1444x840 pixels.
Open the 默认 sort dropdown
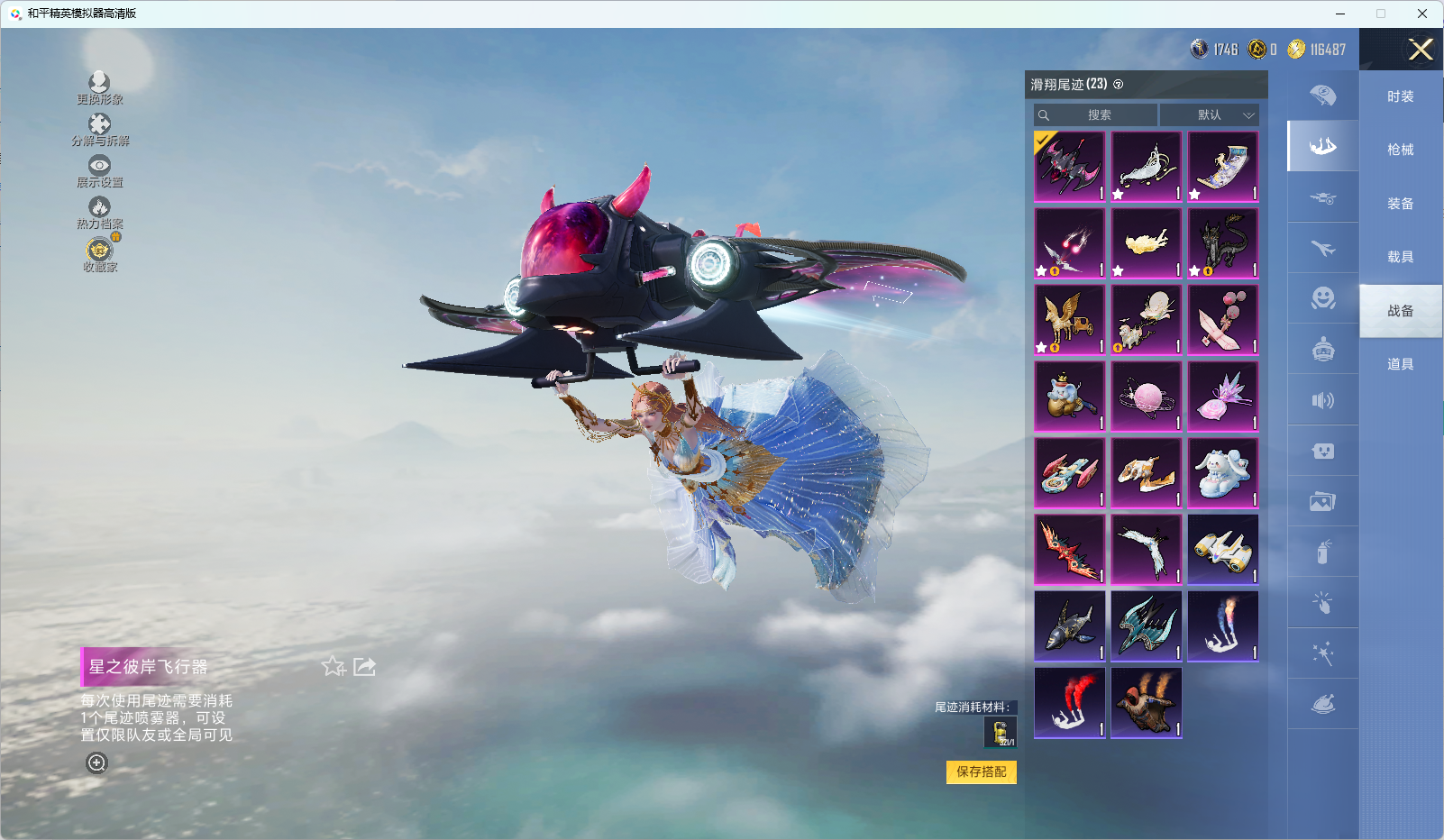point(1209,115)
